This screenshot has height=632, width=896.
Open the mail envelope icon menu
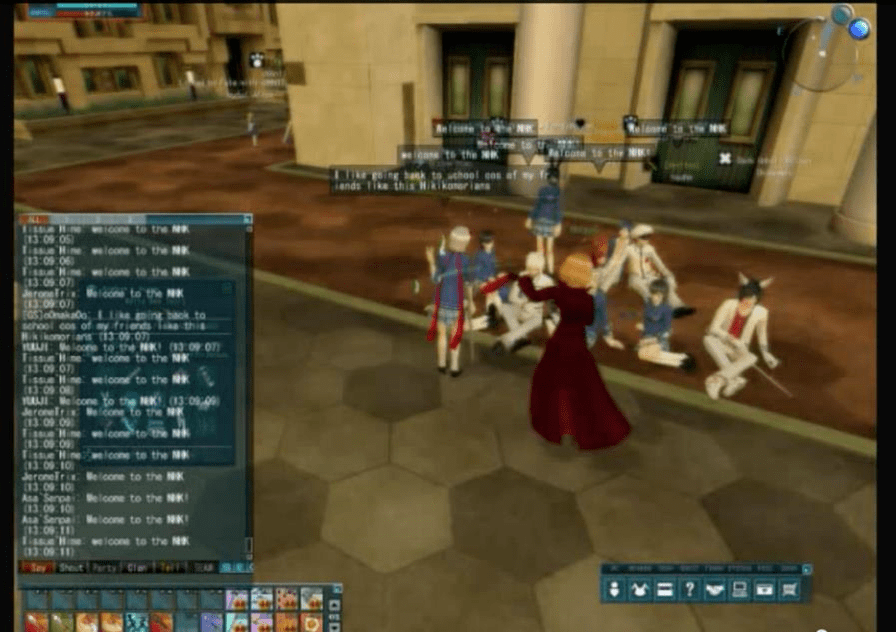point(763,590)
